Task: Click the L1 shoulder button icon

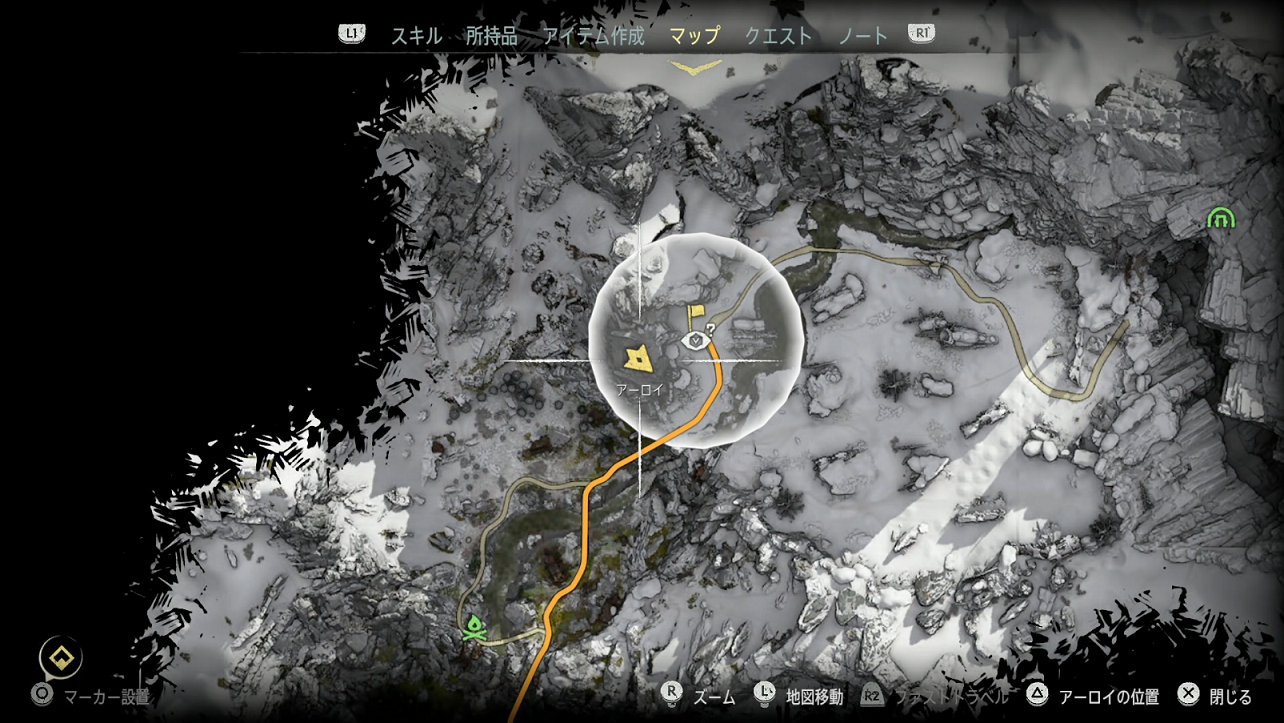Action: (349, 33)
